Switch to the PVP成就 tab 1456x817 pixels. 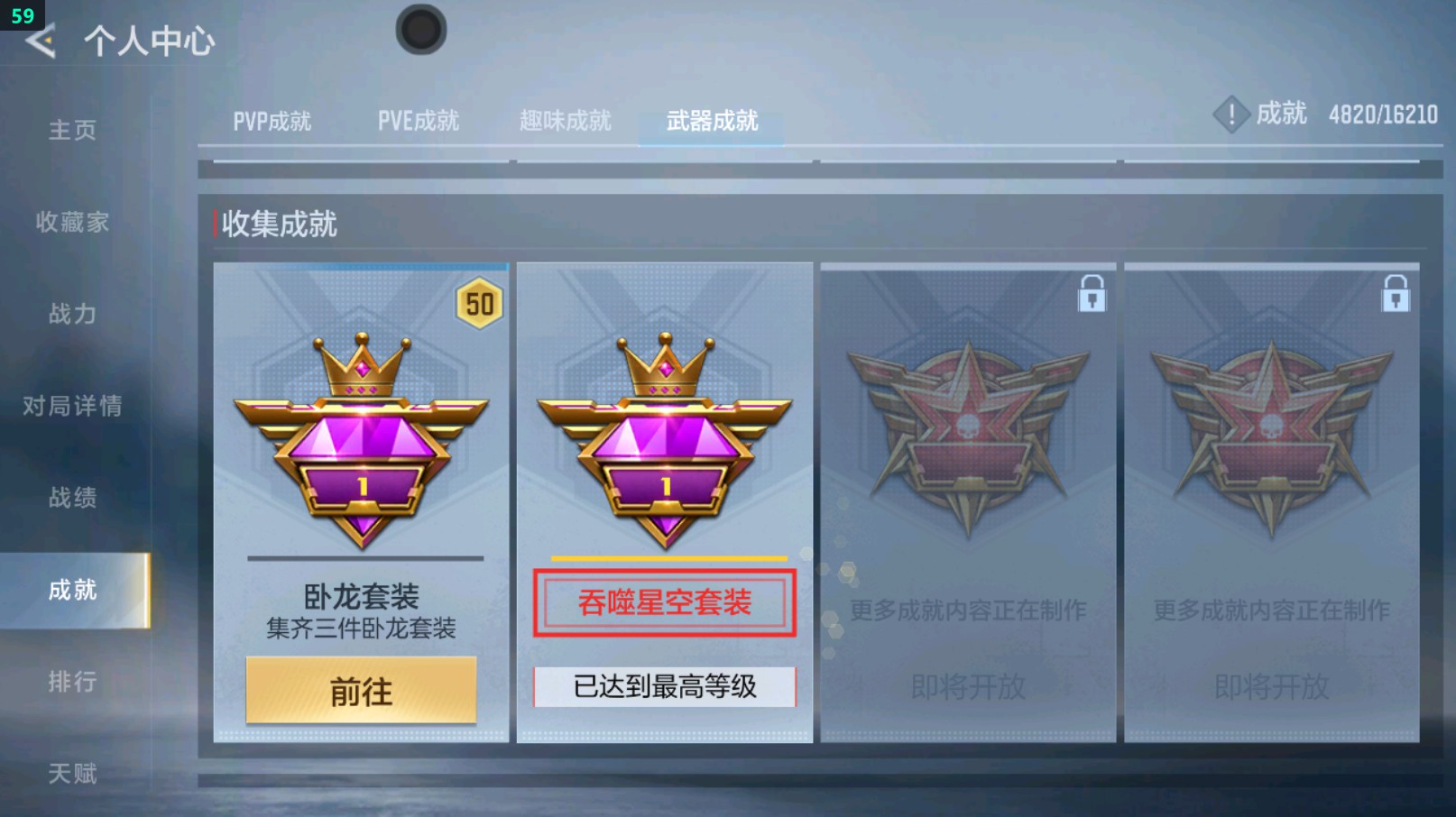(272, 120)
